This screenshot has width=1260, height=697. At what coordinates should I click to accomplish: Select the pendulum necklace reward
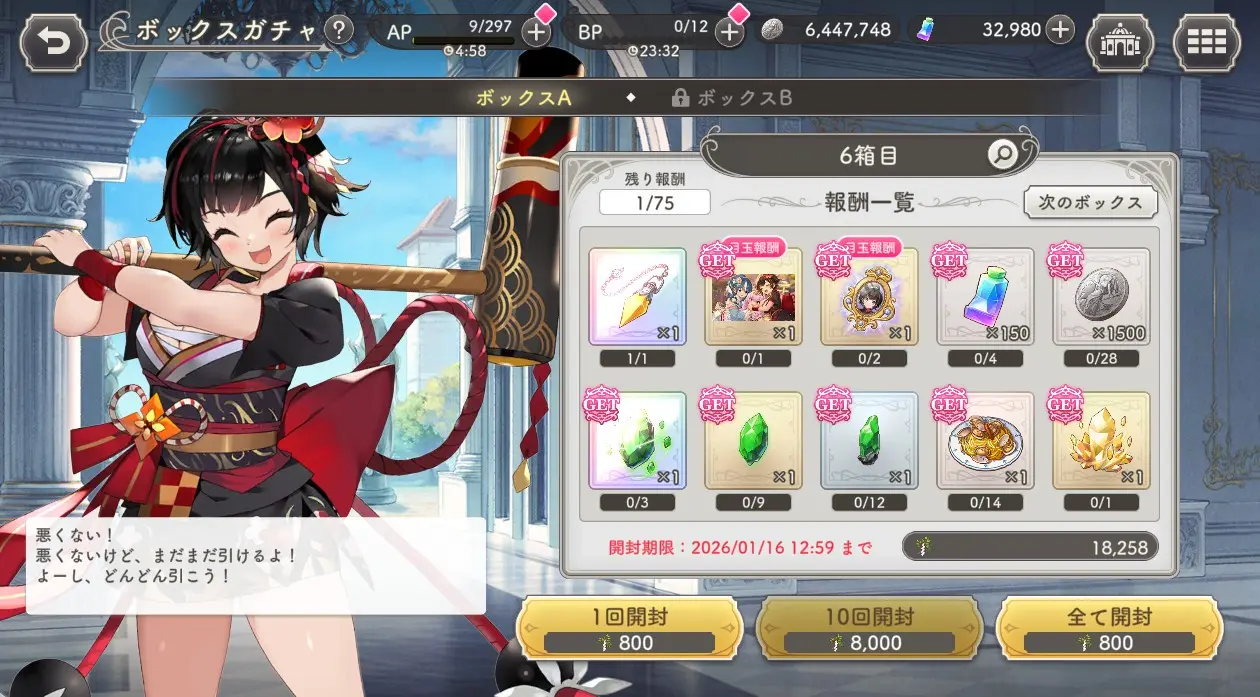click(637, 297)
